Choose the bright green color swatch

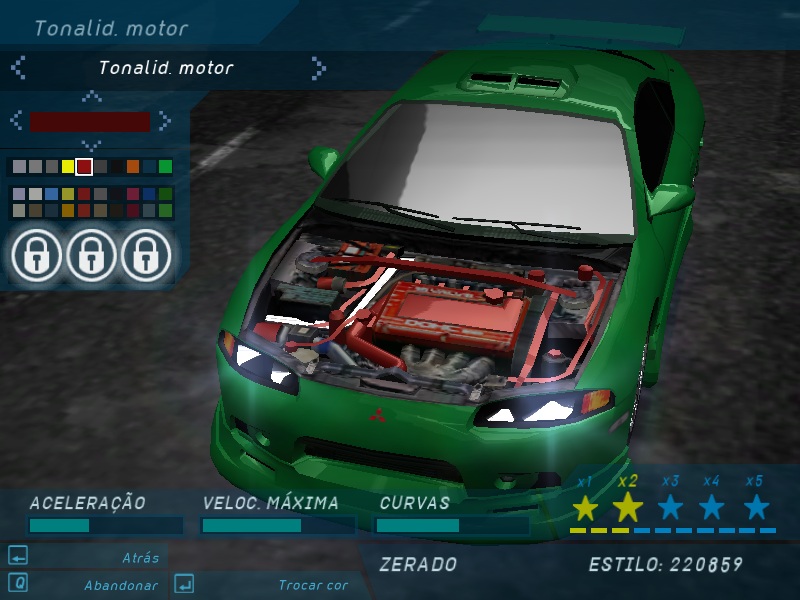[x=165, y=166]
